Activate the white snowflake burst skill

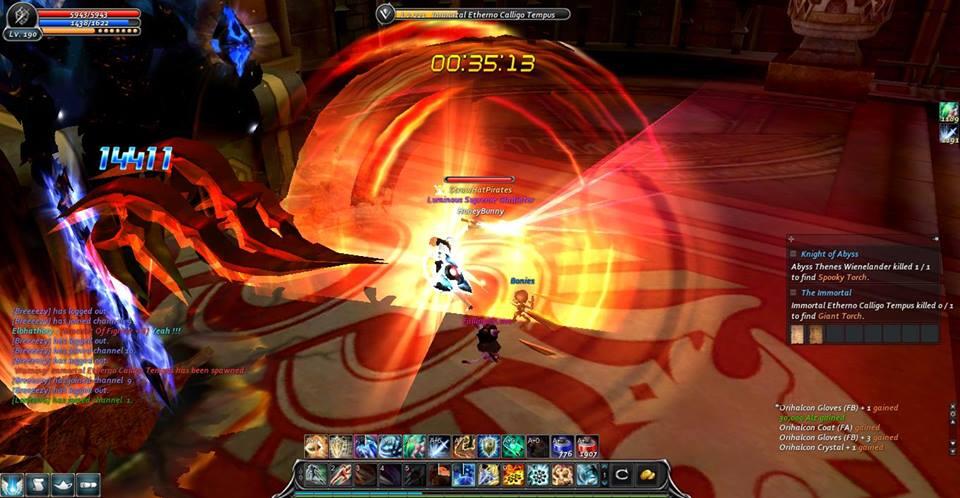[537, 474]
